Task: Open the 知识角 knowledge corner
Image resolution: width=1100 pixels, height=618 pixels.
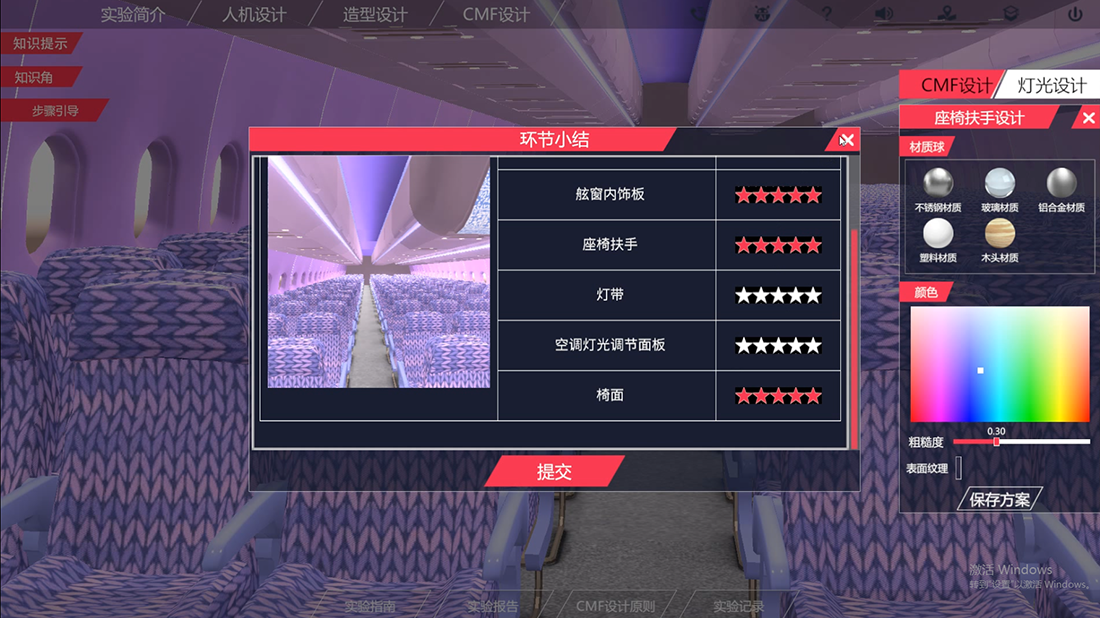Action: (34, 77)
